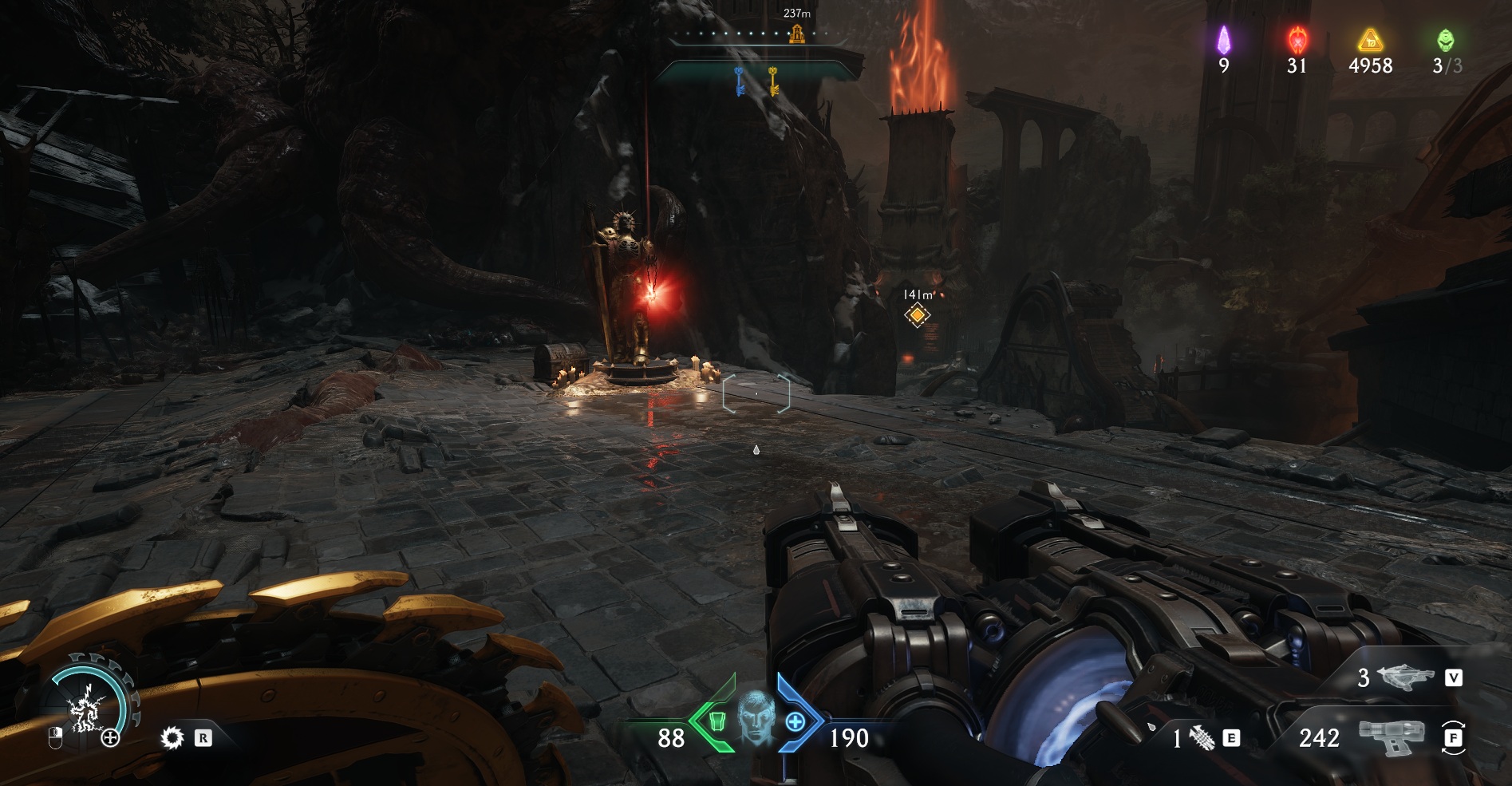Click the orange diamond waypoint marker

pos(918,315)
